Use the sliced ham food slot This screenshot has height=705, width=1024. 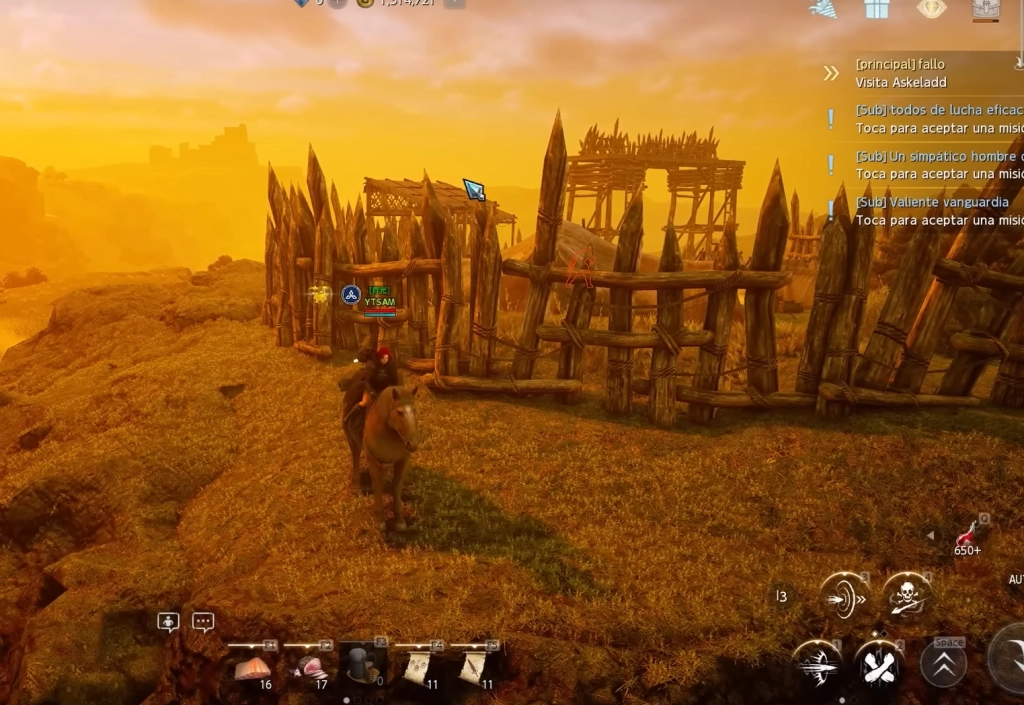[x=310, y=667]
